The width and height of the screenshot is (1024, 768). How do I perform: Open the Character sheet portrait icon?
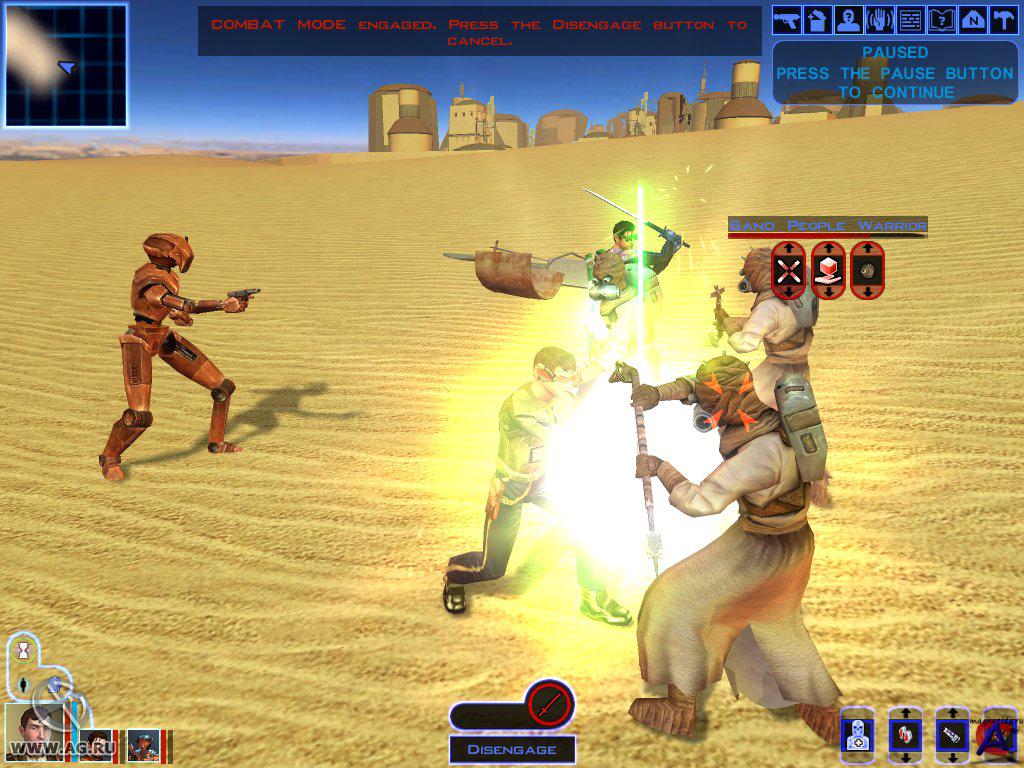pyautogui.click(x=849, y=19)
